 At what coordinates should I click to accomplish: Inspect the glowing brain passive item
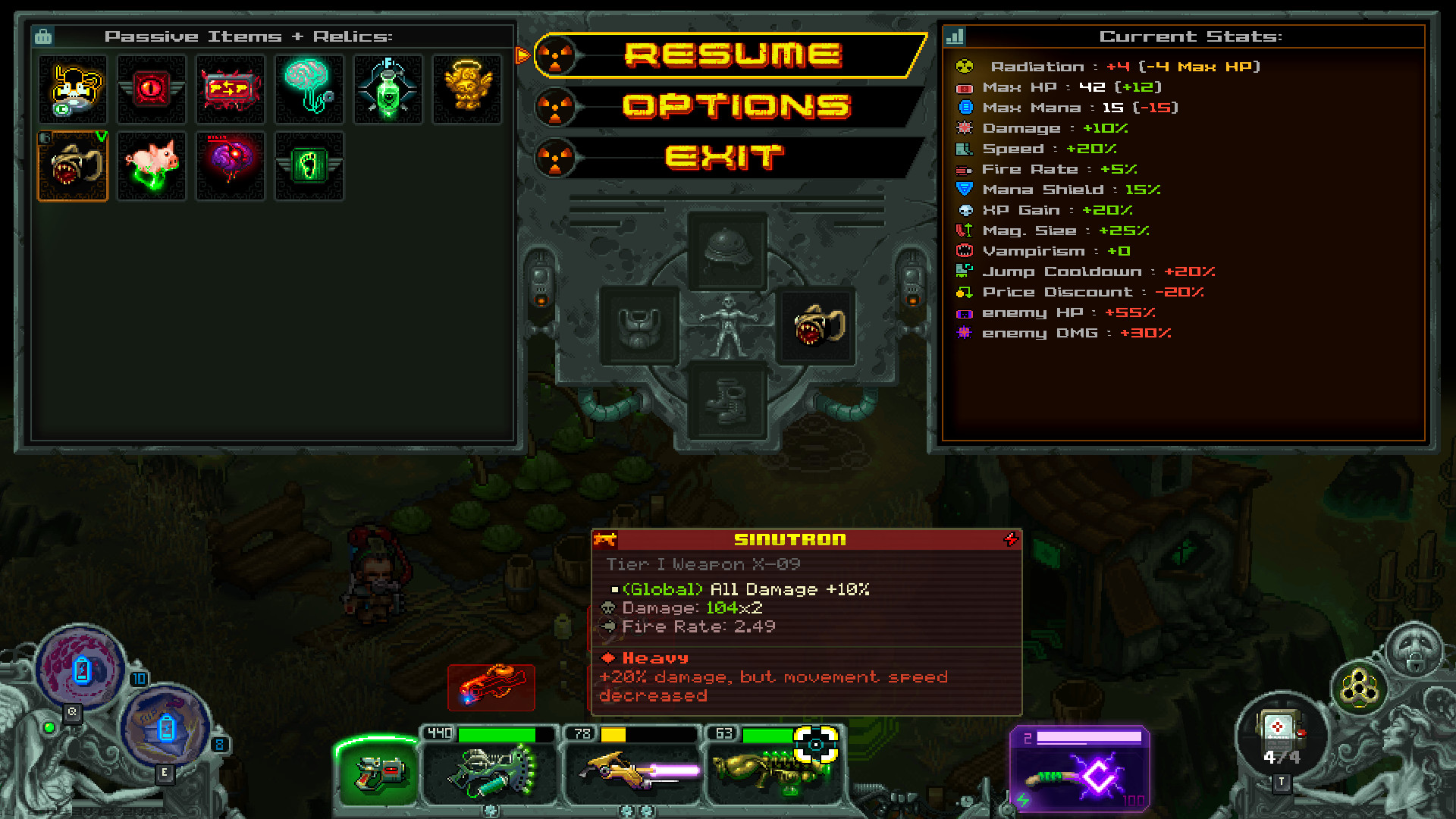click(309, 89)
